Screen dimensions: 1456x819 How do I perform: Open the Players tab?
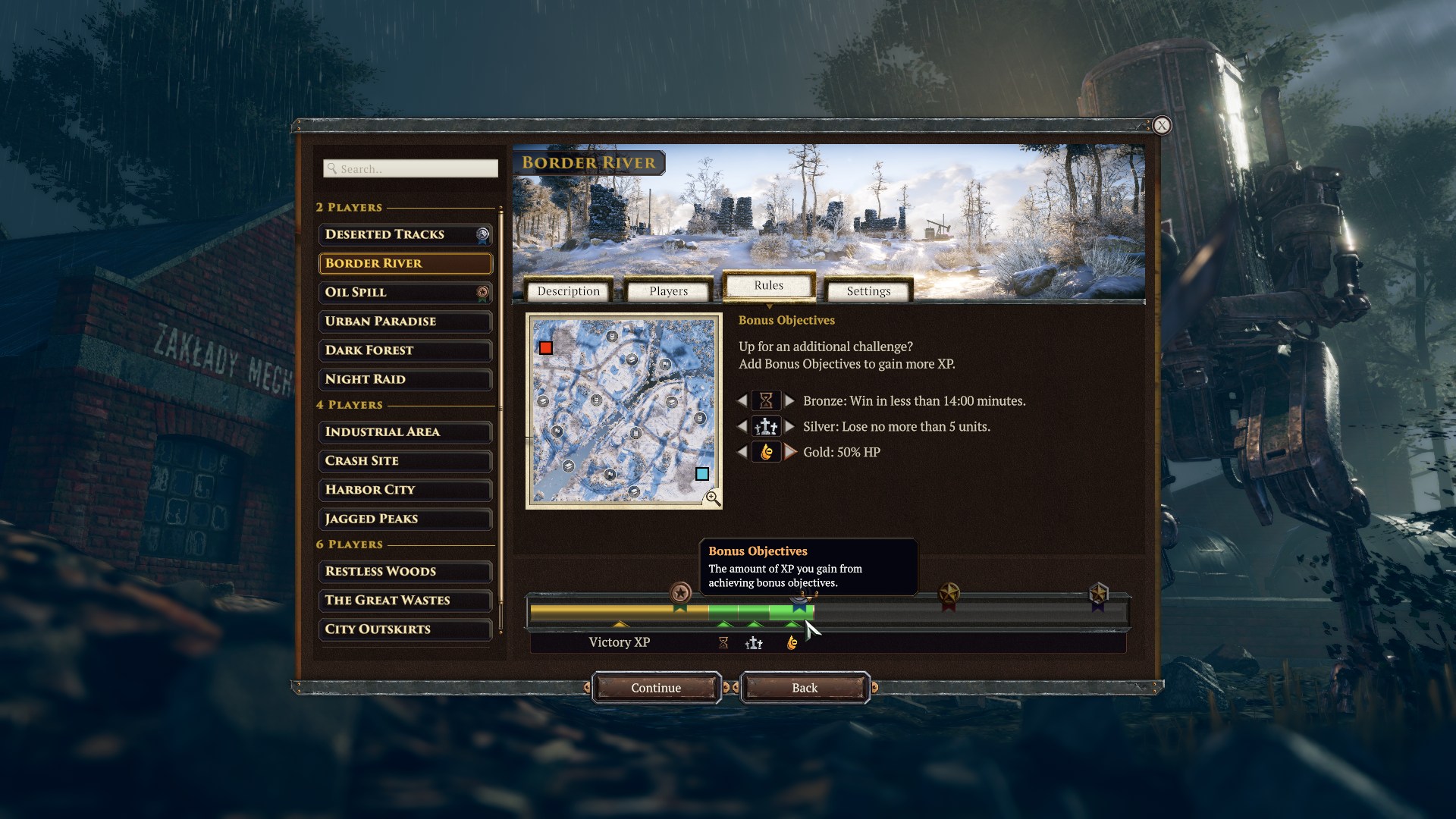click(x=668, y=291)
